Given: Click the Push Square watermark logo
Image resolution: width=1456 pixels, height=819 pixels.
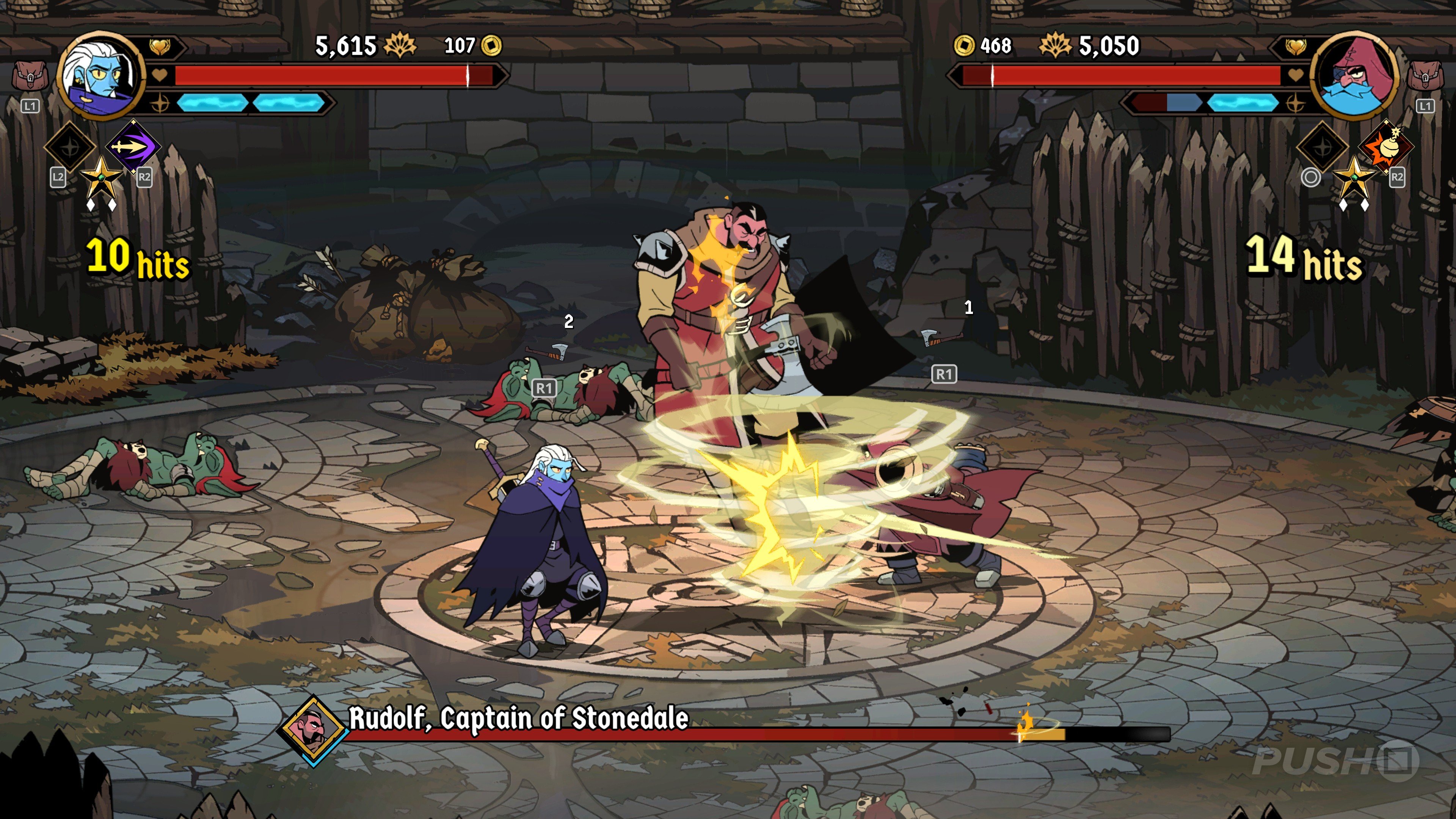Looking at the screenshot, I should pos(1335,760).
